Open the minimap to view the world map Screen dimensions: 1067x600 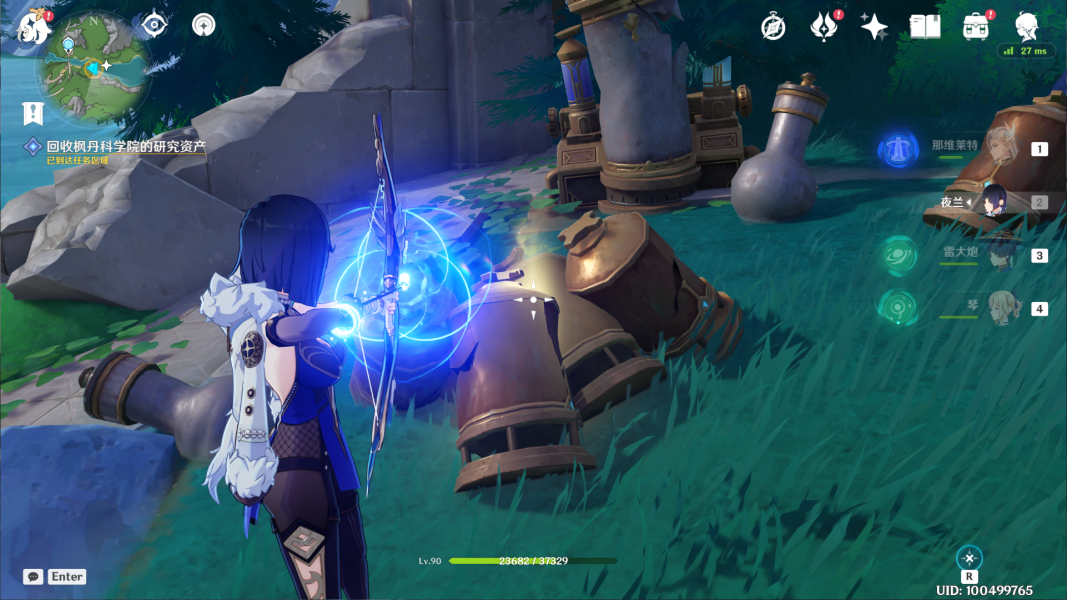94,68
